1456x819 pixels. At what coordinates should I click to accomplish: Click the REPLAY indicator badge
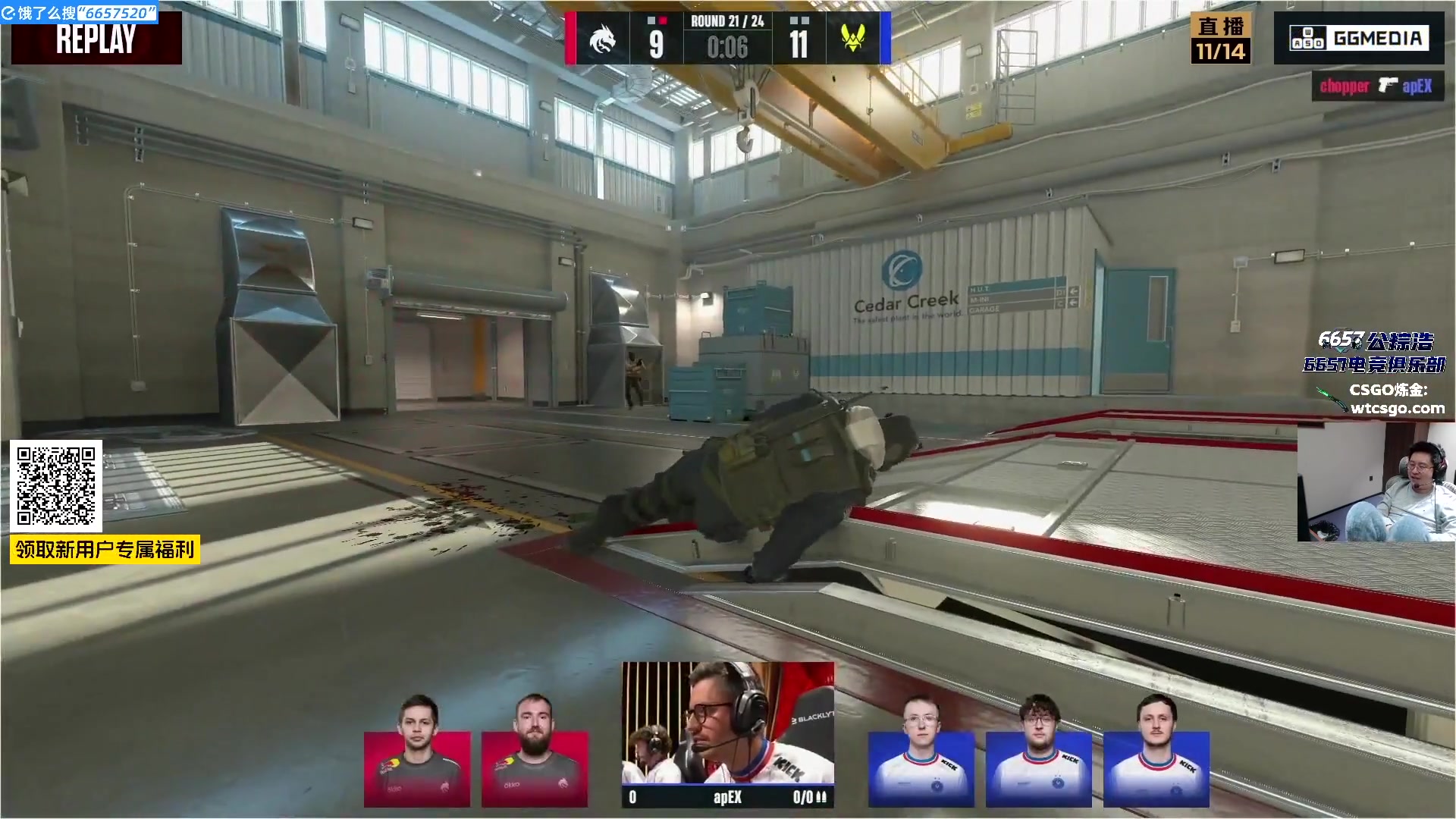(x=96, y=39)
